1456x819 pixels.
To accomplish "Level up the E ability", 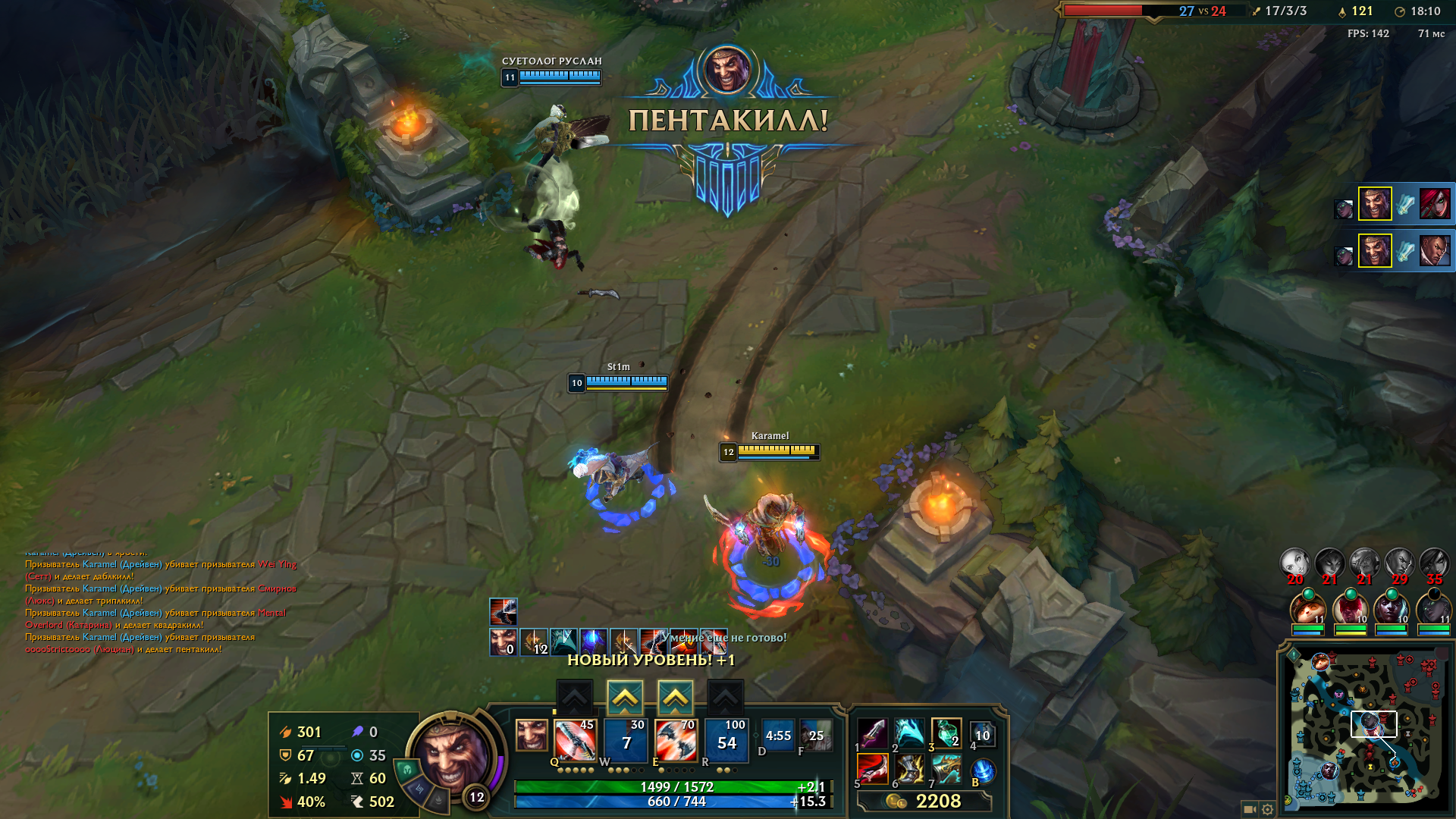I will tap(675, 696).
